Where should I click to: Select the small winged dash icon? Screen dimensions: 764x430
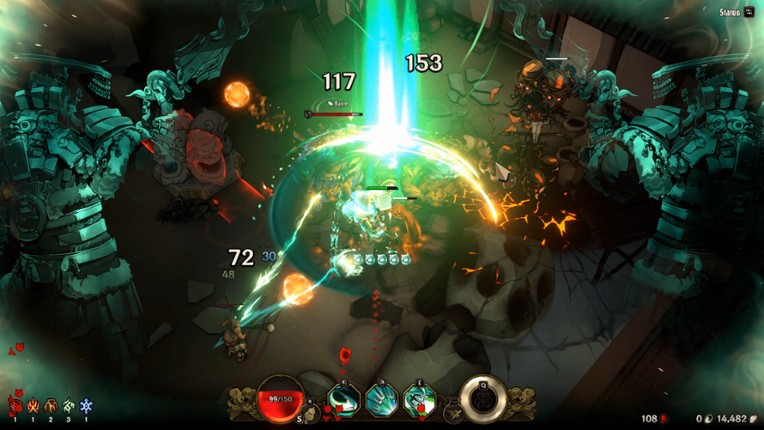coord(453,410)
